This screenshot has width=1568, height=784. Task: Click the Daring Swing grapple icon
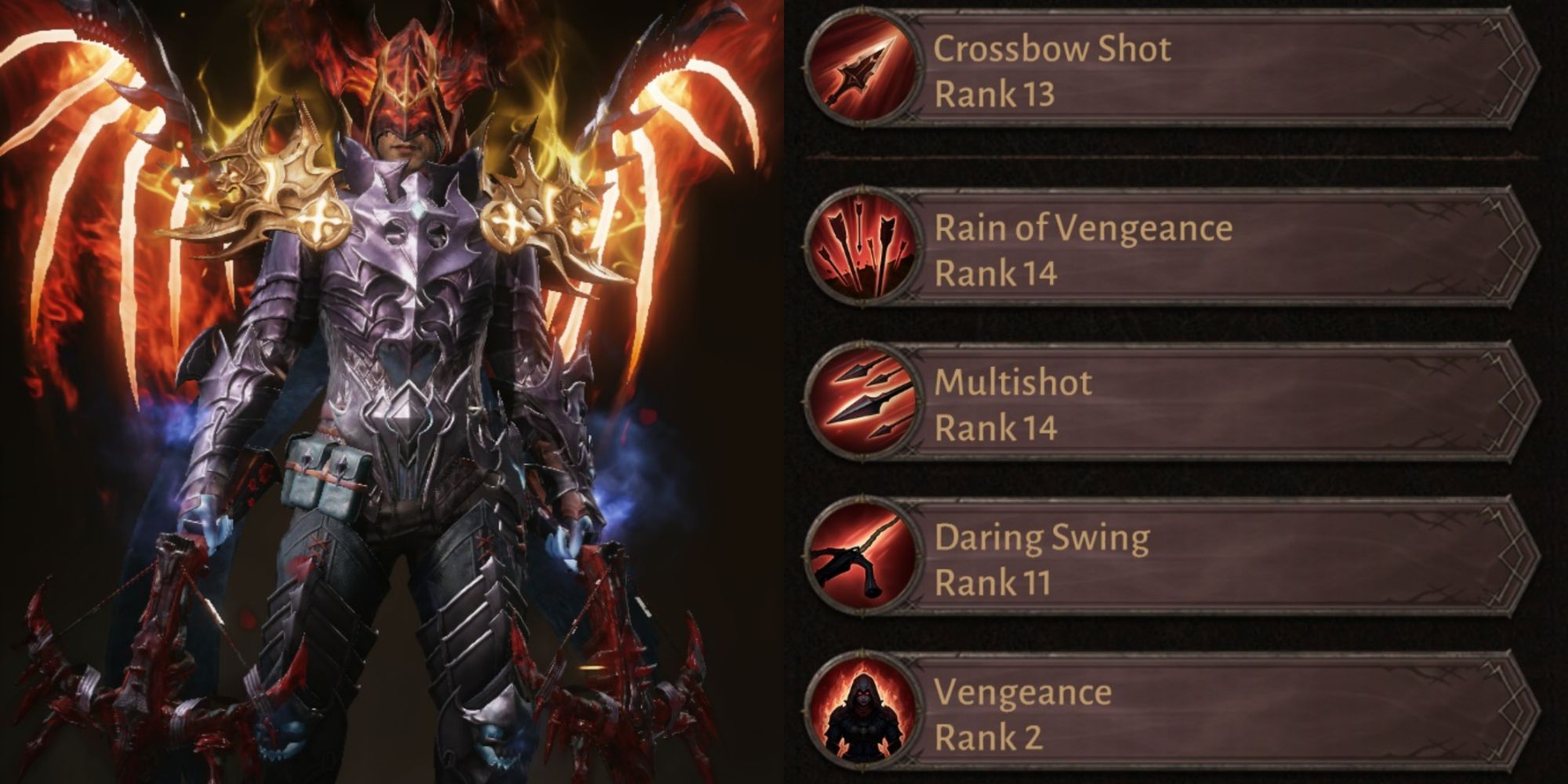pyautogui.click(x=862, y=559)
